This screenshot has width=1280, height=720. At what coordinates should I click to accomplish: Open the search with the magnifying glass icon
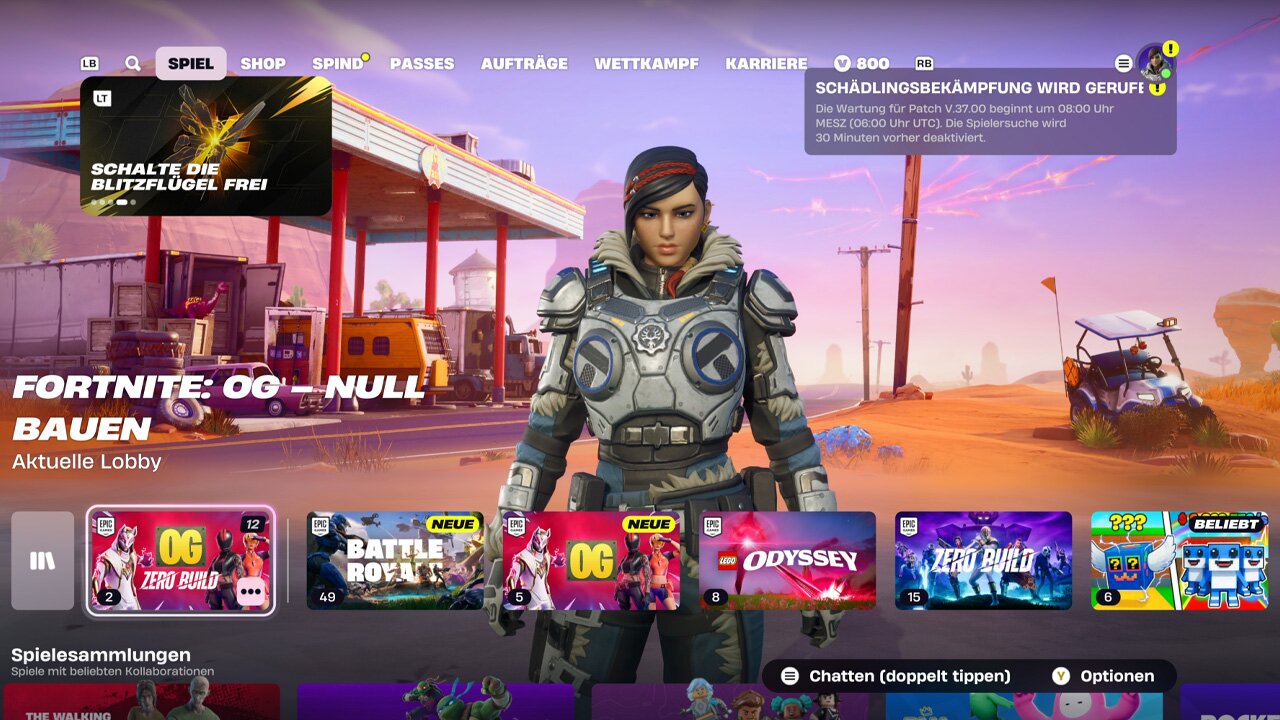131,62
